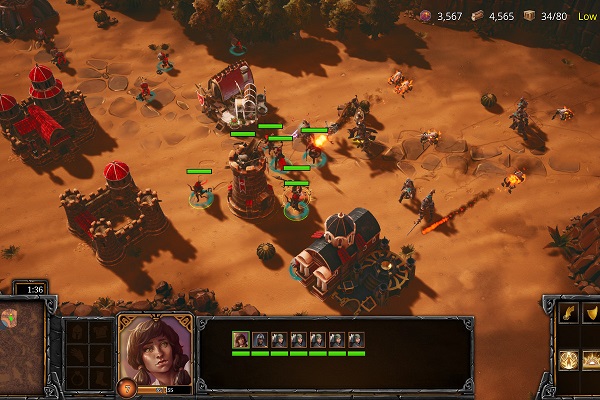
Task: Click the helmet equipment slot
Action: click(77, 330)
